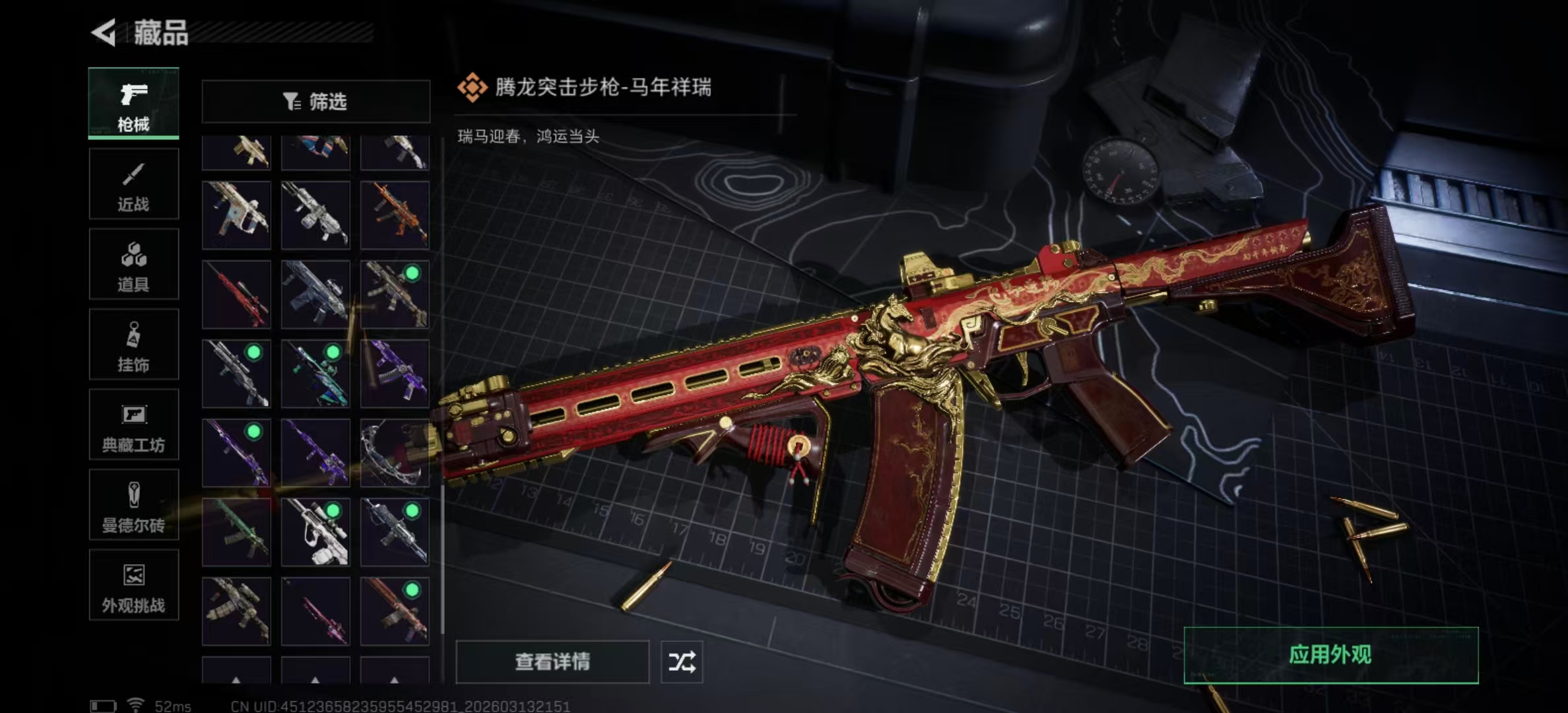Select the camouflage rifle skin thumbnail
The width and height of the screenshot is (1568, 713).
236,611
